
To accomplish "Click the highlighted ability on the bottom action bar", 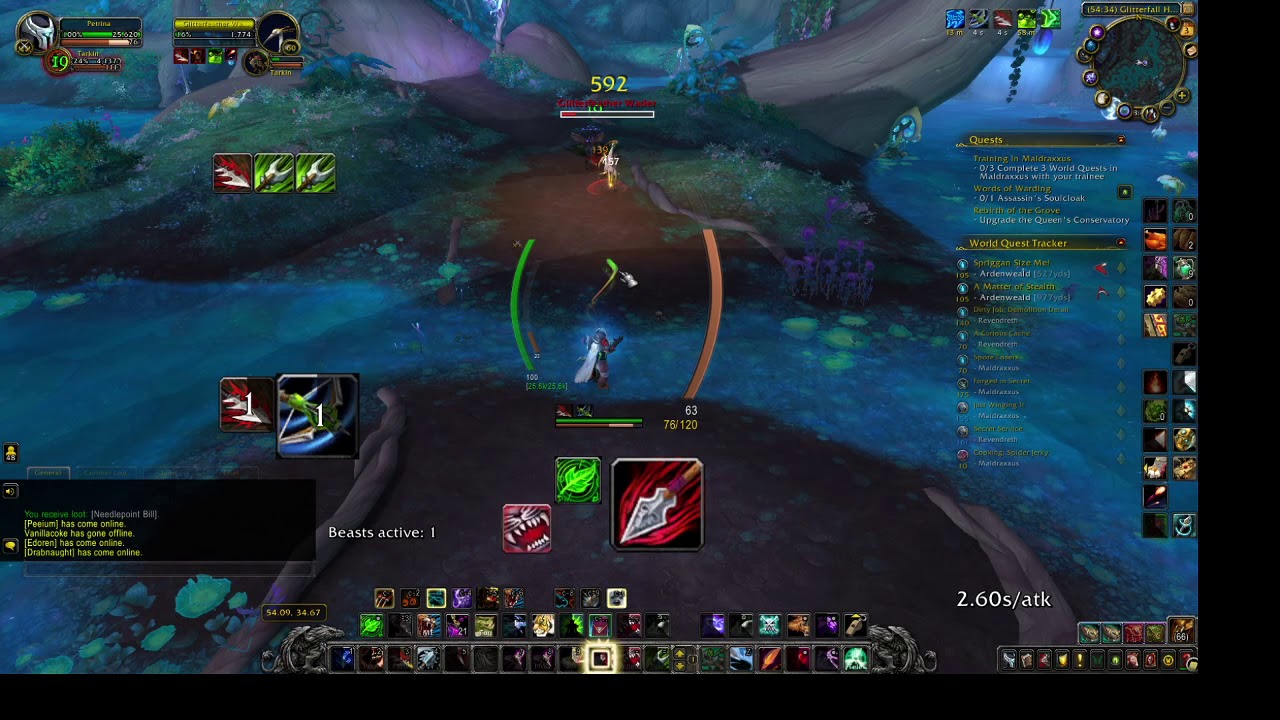I will point(601,658).
